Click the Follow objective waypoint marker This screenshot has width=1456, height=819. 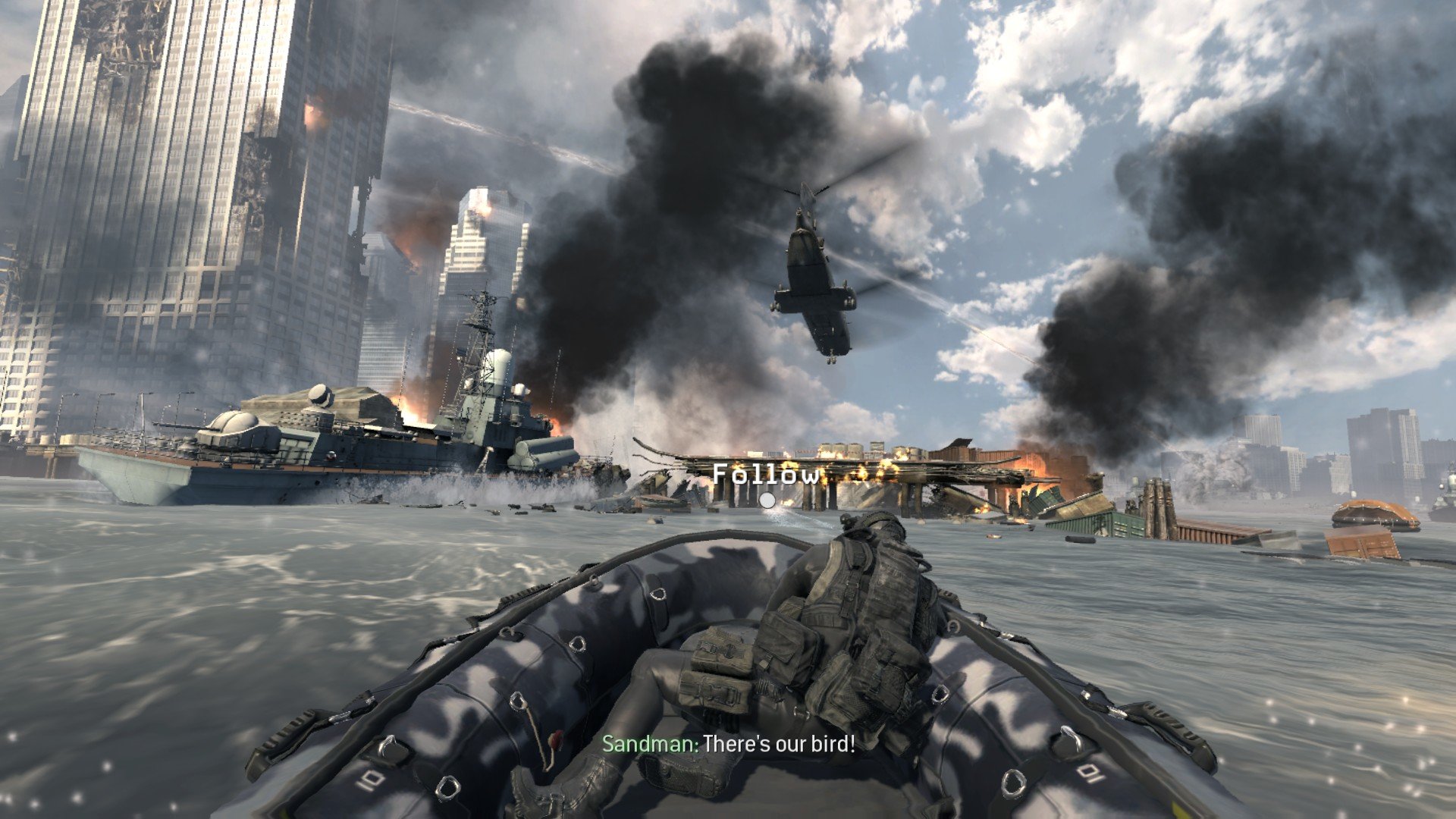(767, 500)
